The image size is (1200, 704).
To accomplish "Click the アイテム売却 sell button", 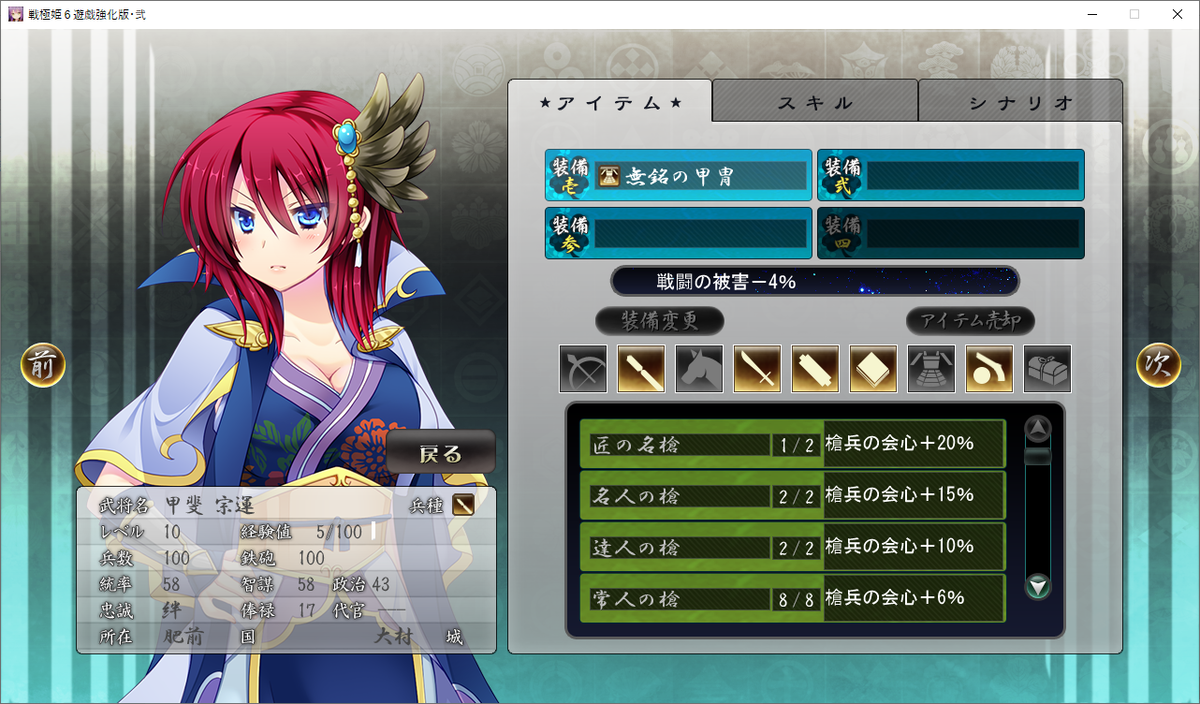I will pyautogui.click(x=970, y=321).
